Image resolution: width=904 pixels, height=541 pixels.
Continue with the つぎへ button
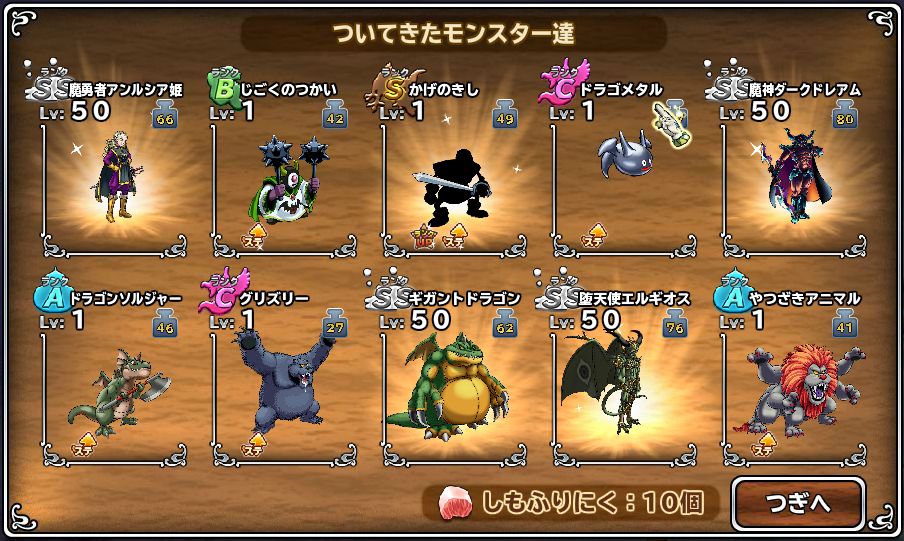tap(797, 503)
